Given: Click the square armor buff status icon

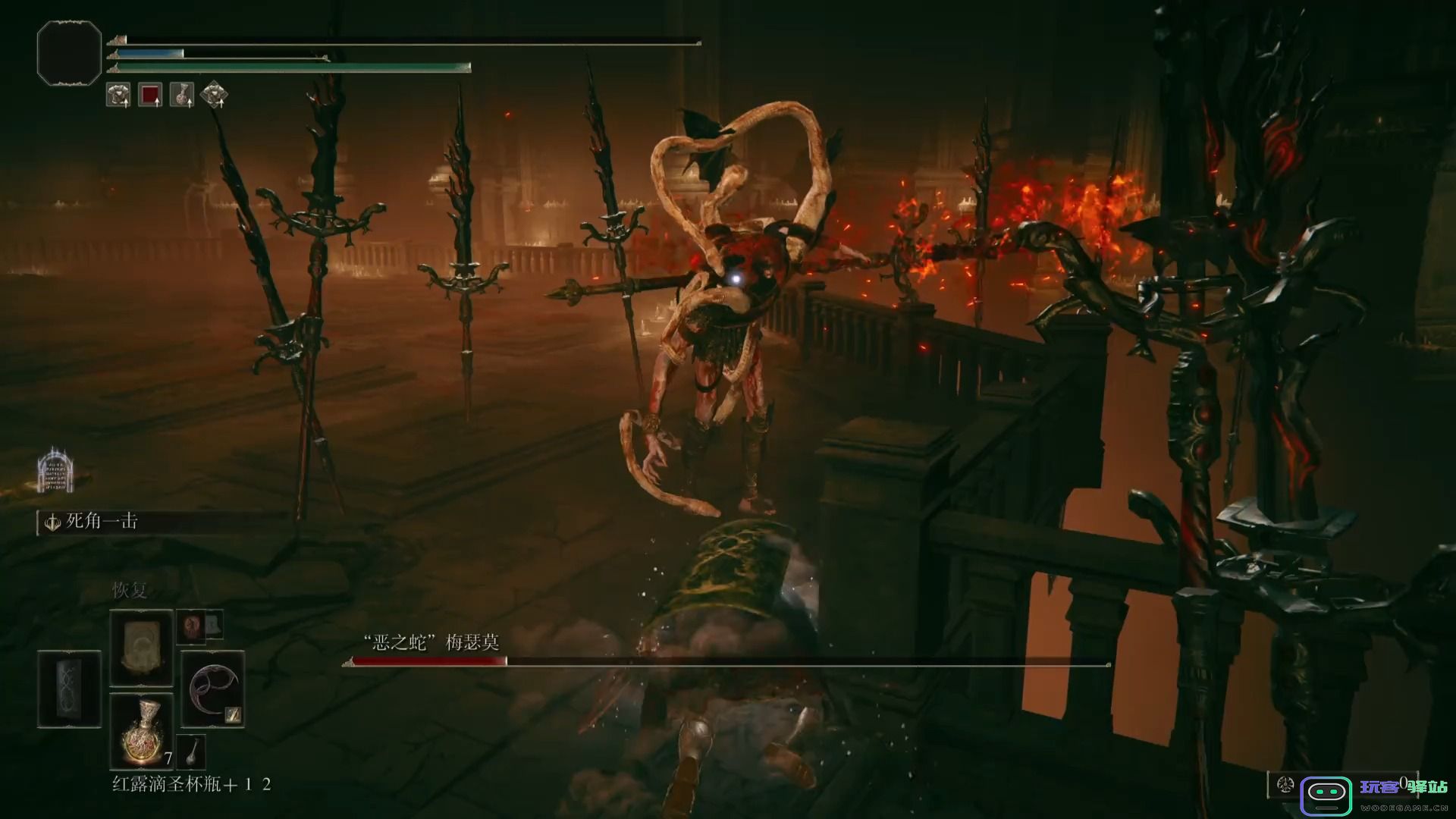Looking at the screenshot, I should click(118, 95).
